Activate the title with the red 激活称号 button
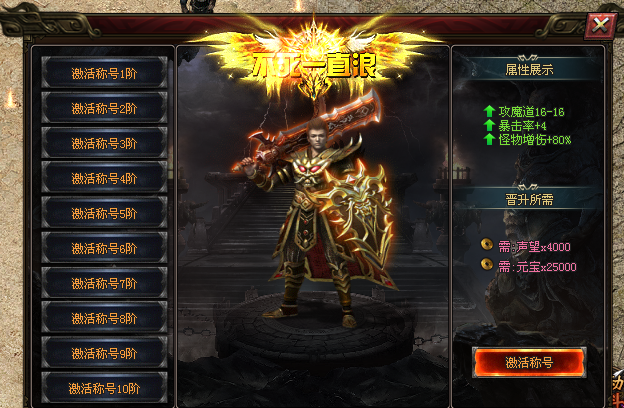 [528, 362]
